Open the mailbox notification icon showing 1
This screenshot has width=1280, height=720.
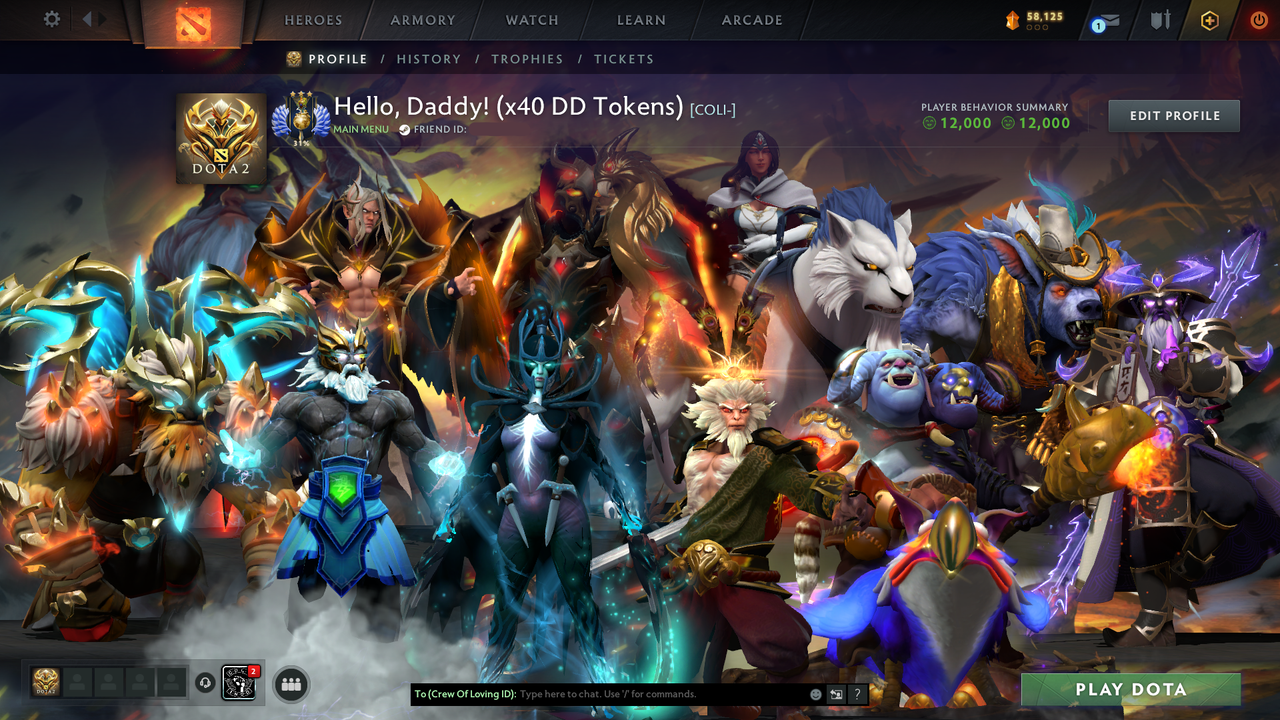pyautogui.click(x=1103, y=20)
